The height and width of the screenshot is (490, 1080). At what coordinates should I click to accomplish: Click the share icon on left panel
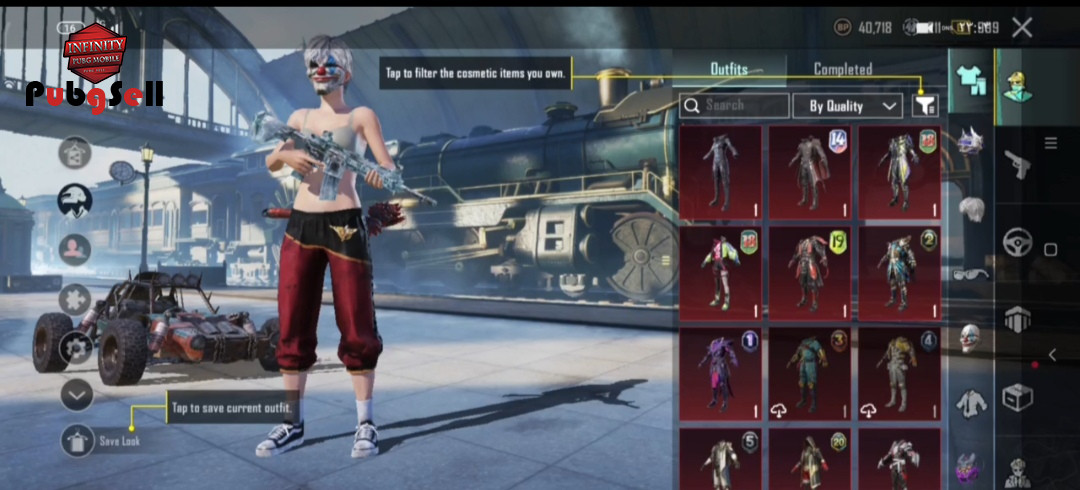pos(75,153)
